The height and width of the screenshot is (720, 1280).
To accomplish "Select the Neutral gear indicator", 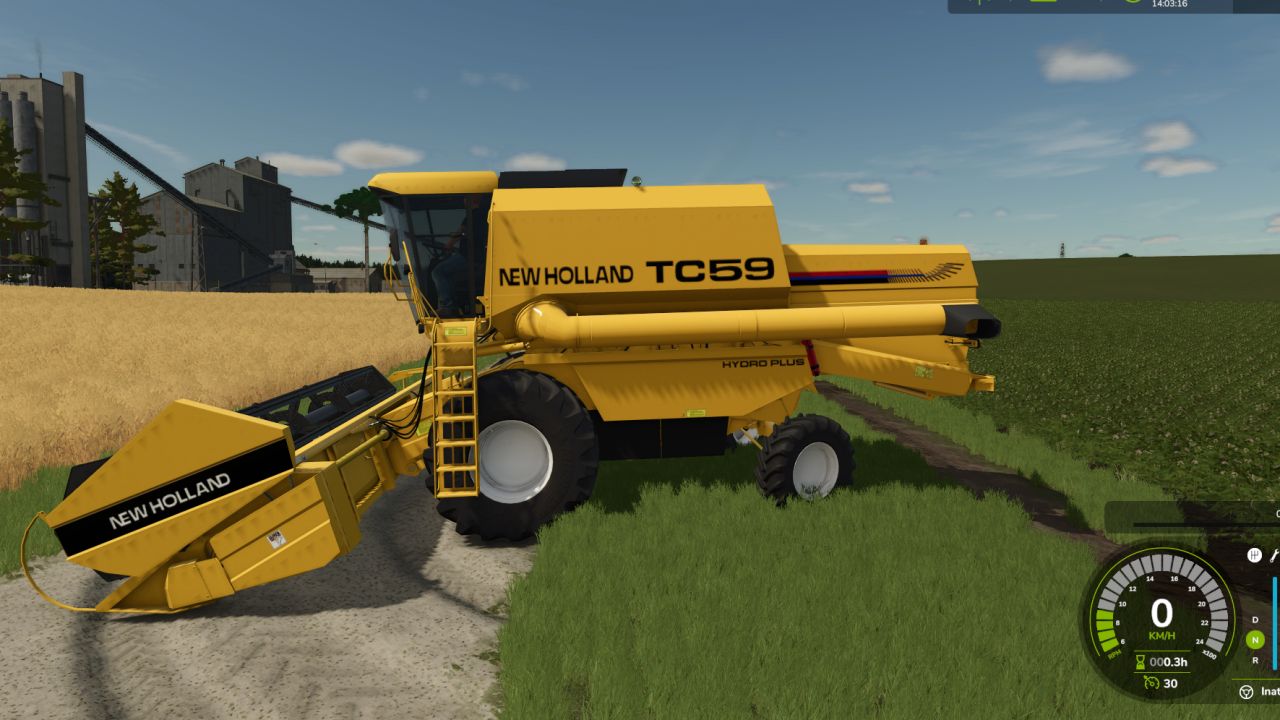I will point(1256,640).
